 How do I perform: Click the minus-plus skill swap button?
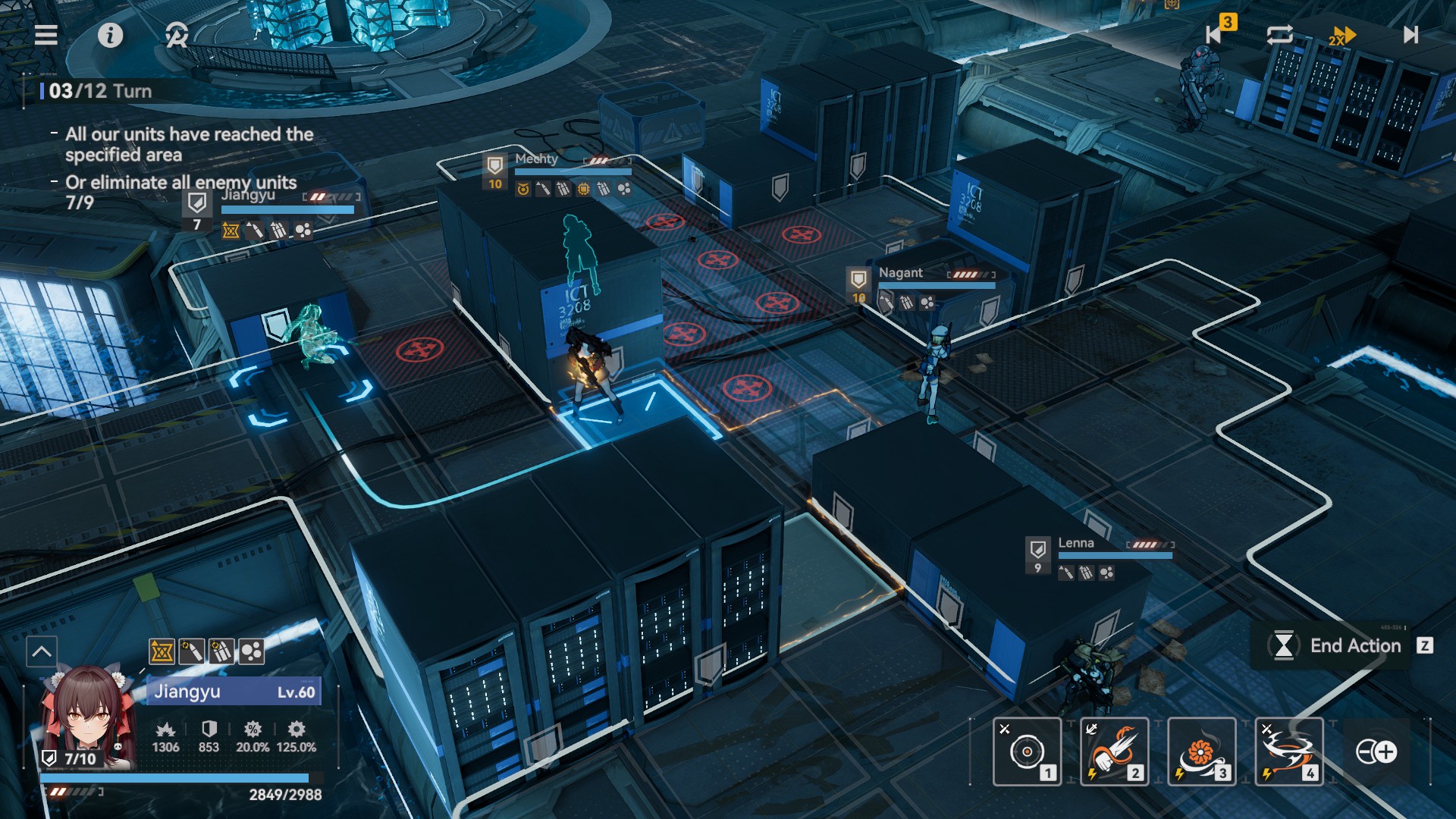[1376, 752]
